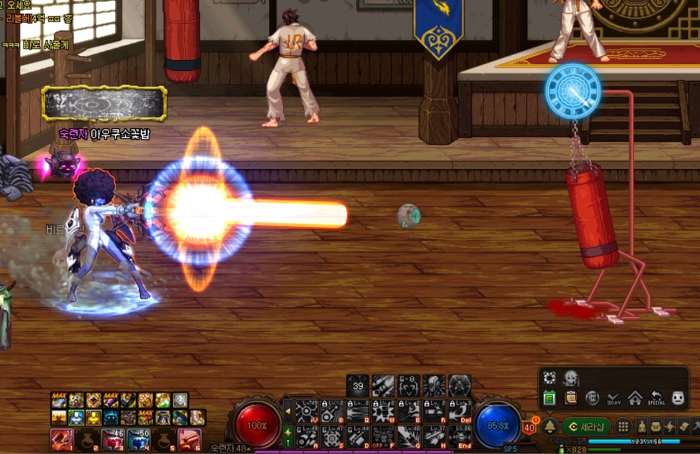
Task: Open the grid menu button
Action: click(622, 426)
